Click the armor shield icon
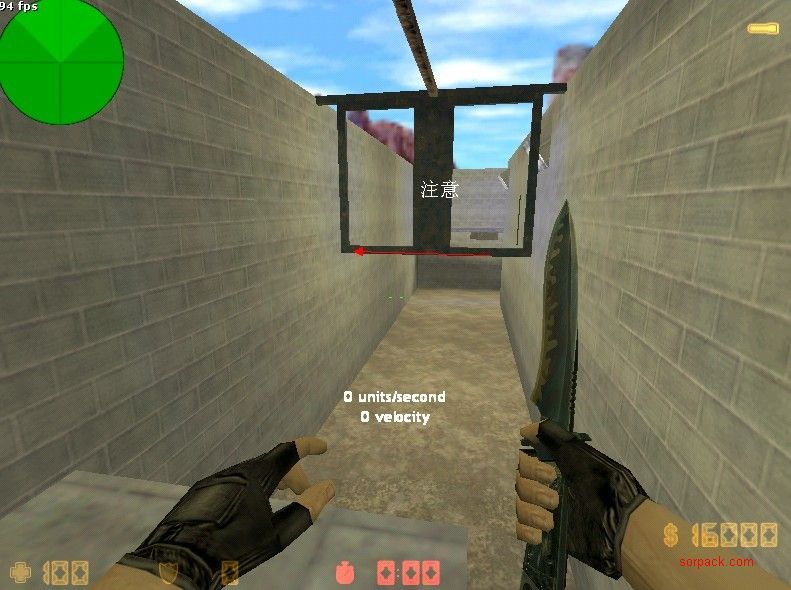 (x=169, y=573)
